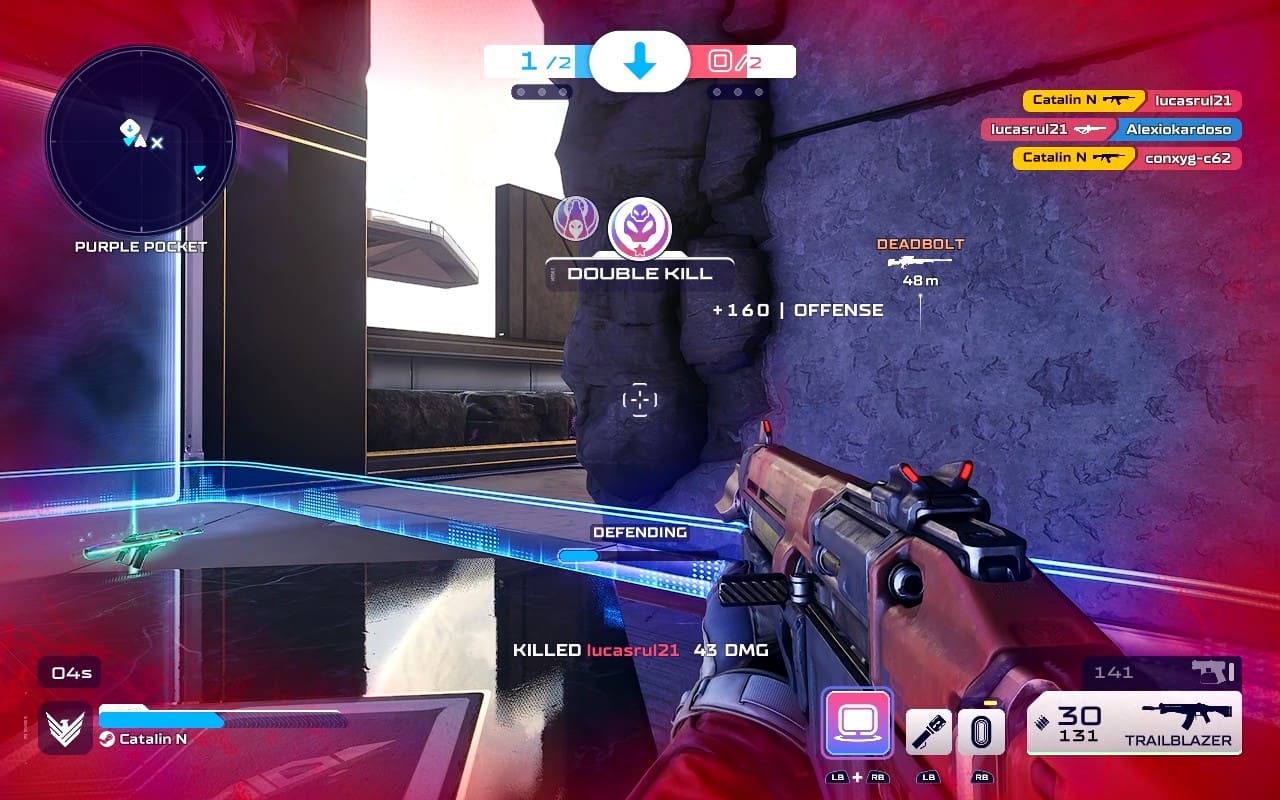Screen dimensions: 1280x800
Task: Click the circular minimap
Action: (x=140, y=140)
